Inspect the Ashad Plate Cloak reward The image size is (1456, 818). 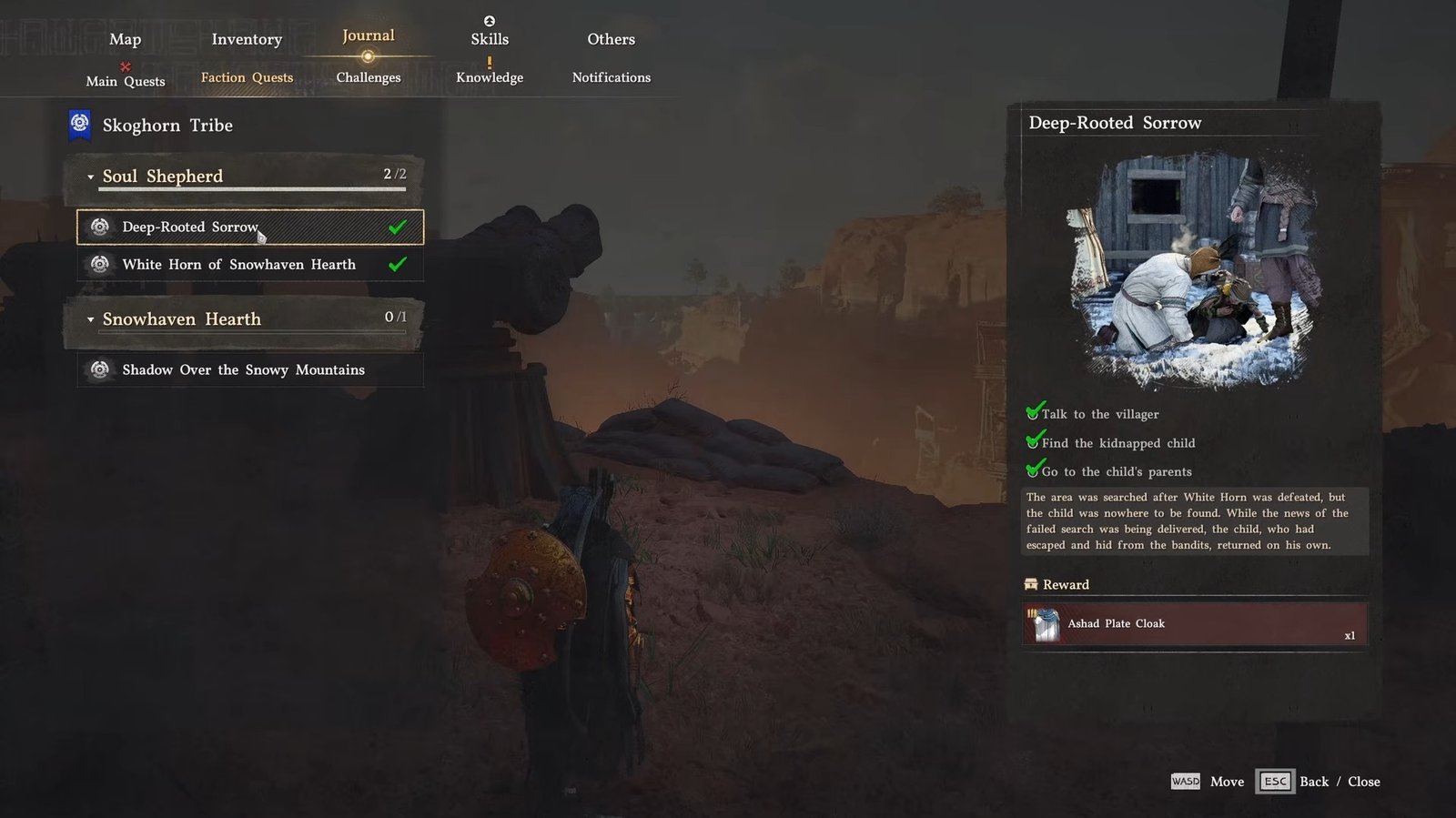pos(1194,624)
